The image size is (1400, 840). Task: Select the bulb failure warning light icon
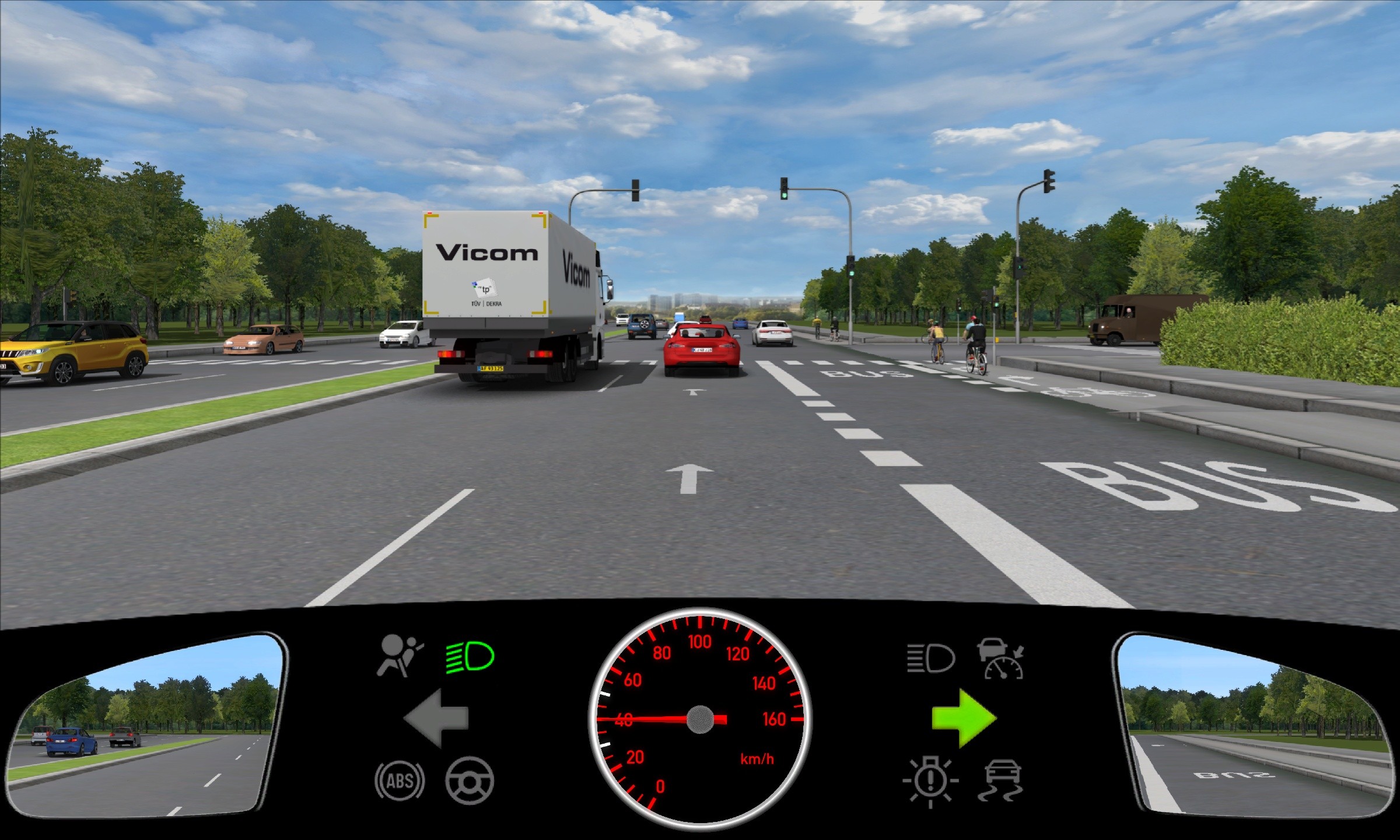pyautogui.click(x=930, y=782)
